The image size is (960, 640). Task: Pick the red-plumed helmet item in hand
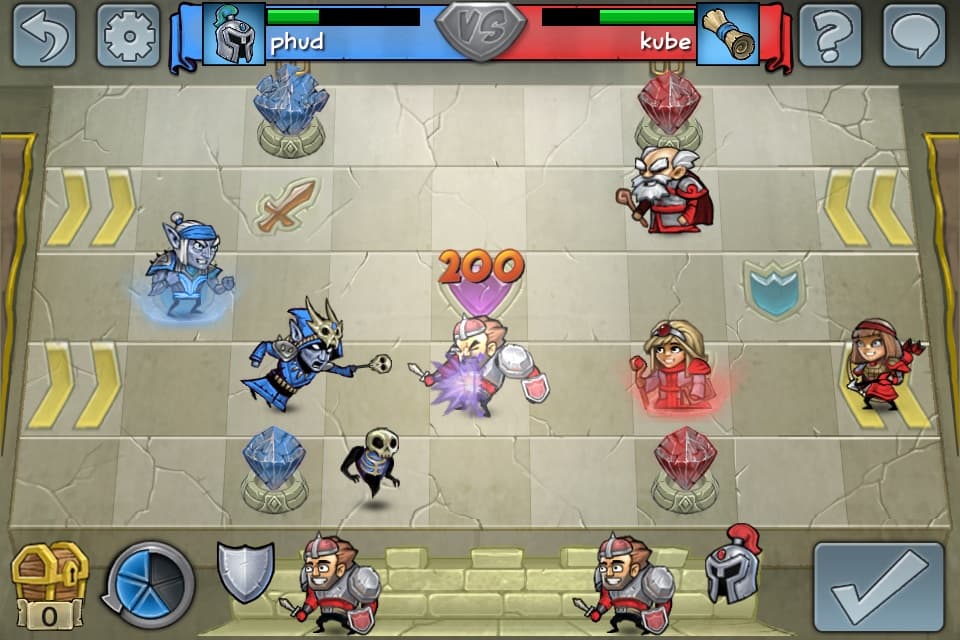pyautogui.click(x=733, y=565)
